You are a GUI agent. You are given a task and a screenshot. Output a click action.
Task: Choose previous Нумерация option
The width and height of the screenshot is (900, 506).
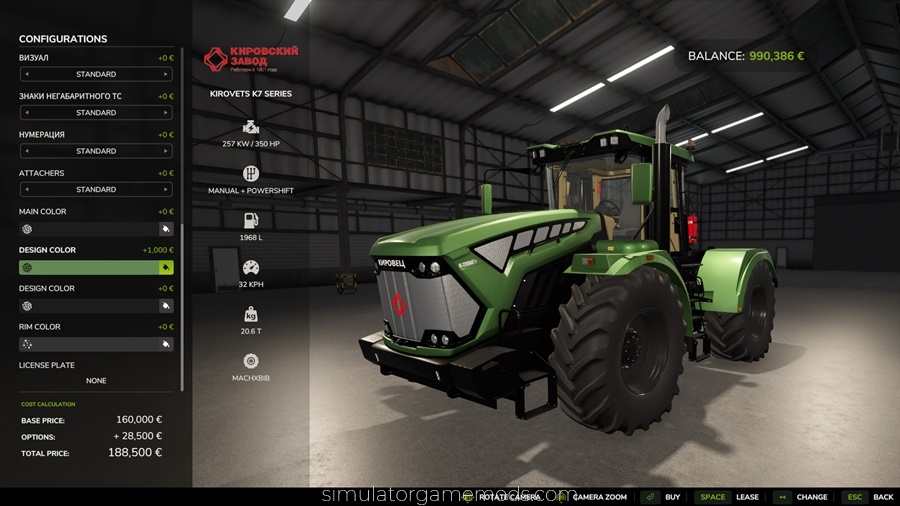(x=26, y=151)
